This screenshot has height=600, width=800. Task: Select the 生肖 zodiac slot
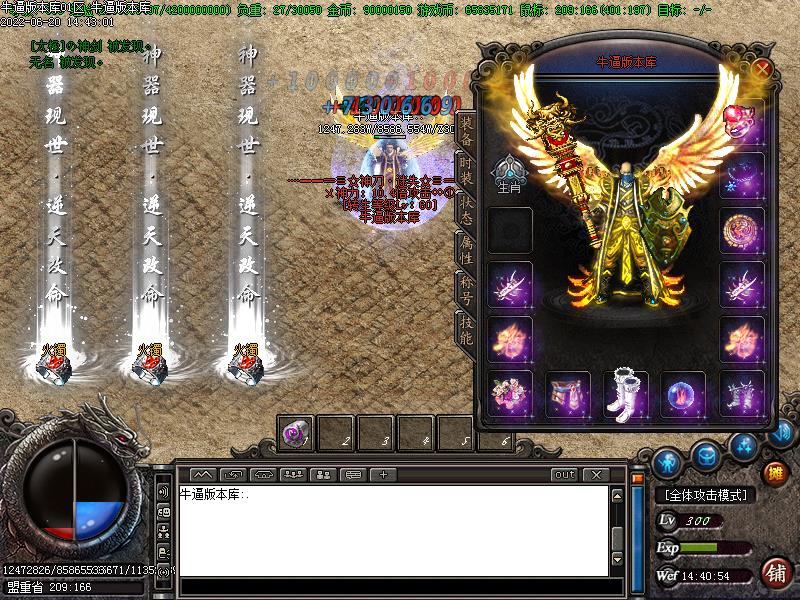tap(510, 174)
